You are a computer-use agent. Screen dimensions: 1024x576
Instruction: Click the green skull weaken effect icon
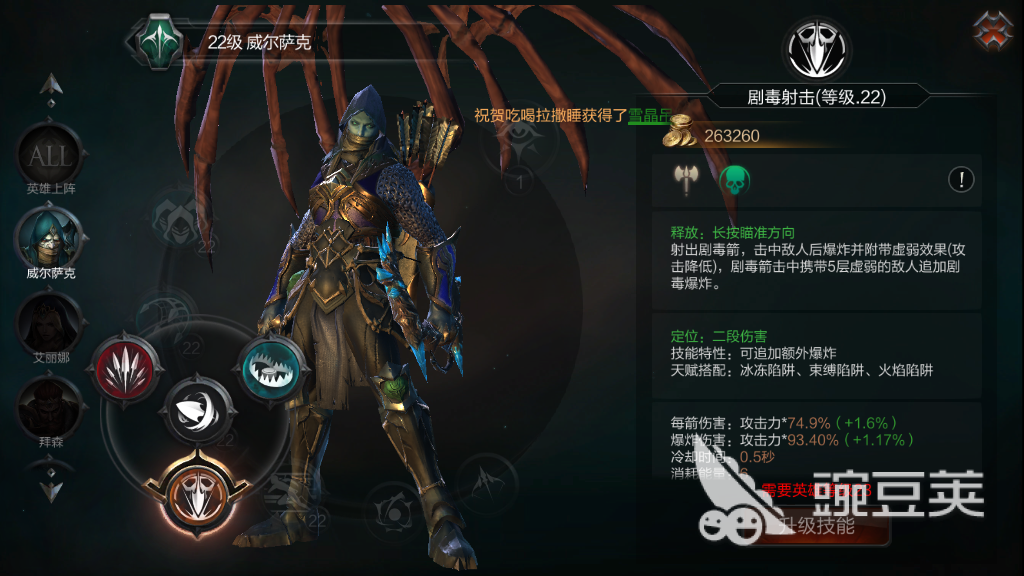tap(734, 180)
